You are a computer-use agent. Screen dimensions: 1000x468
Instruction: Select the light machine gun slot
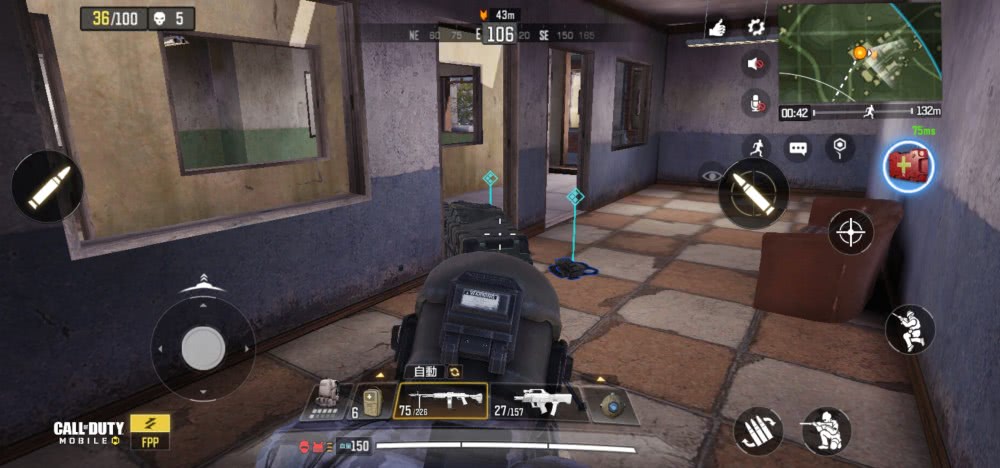tap(441, 402)
